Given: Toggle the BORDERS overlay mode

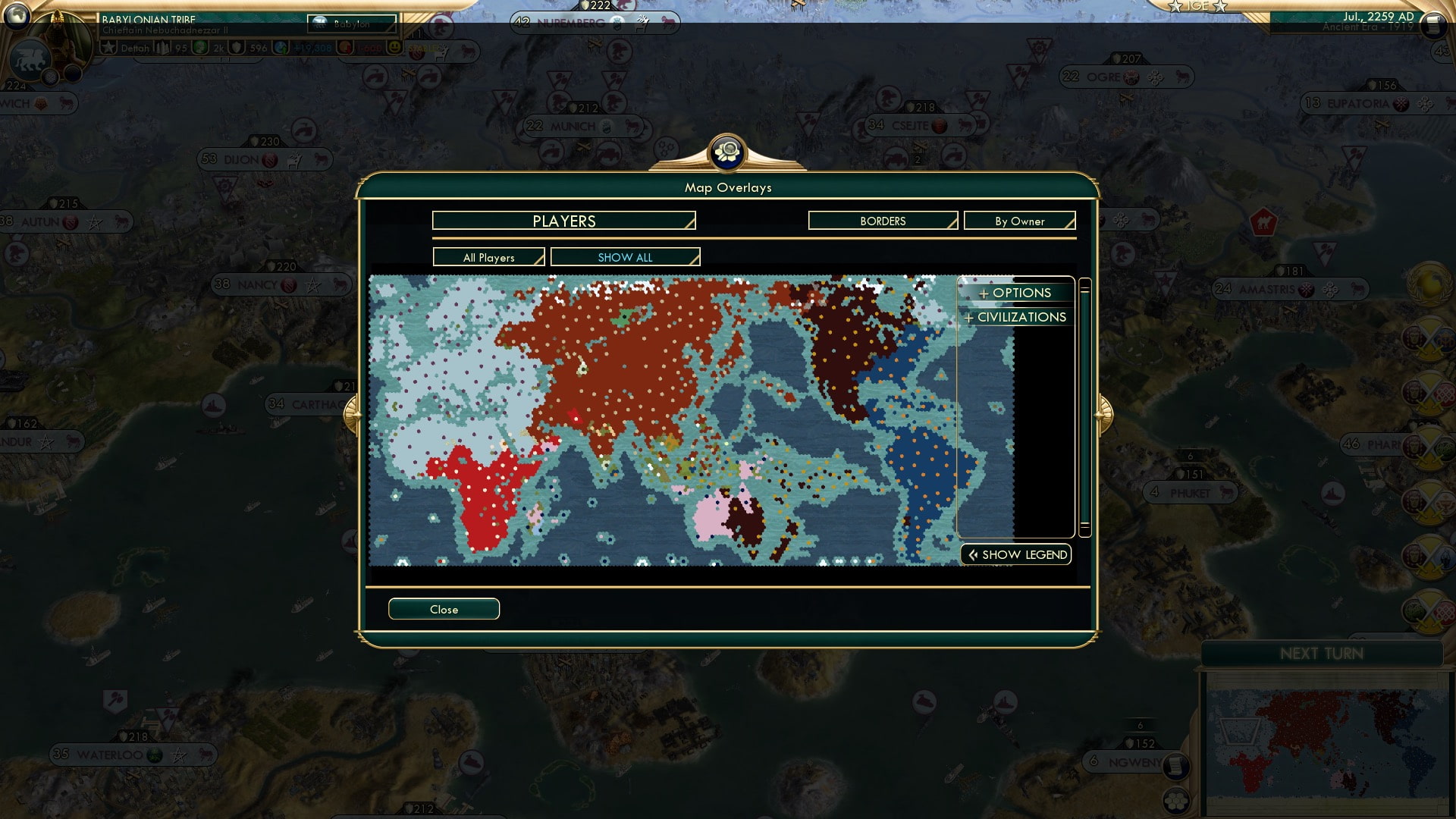Looking at the screenshot, I should click(882, 221).
